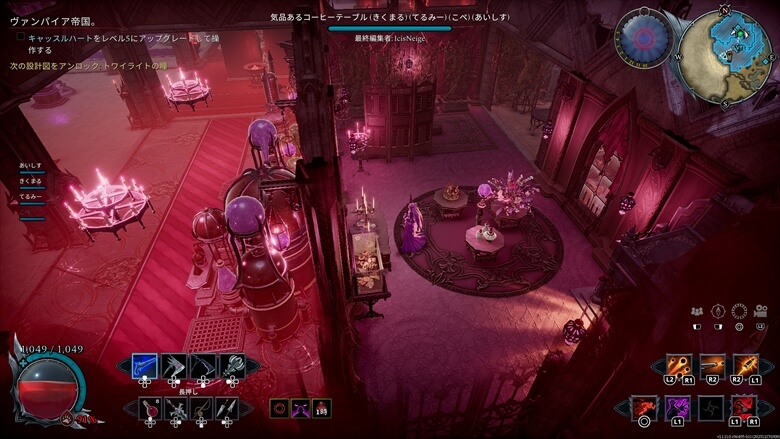
Task: Activate the scattered fireballs weapon skill
Action: pos(679,366)
